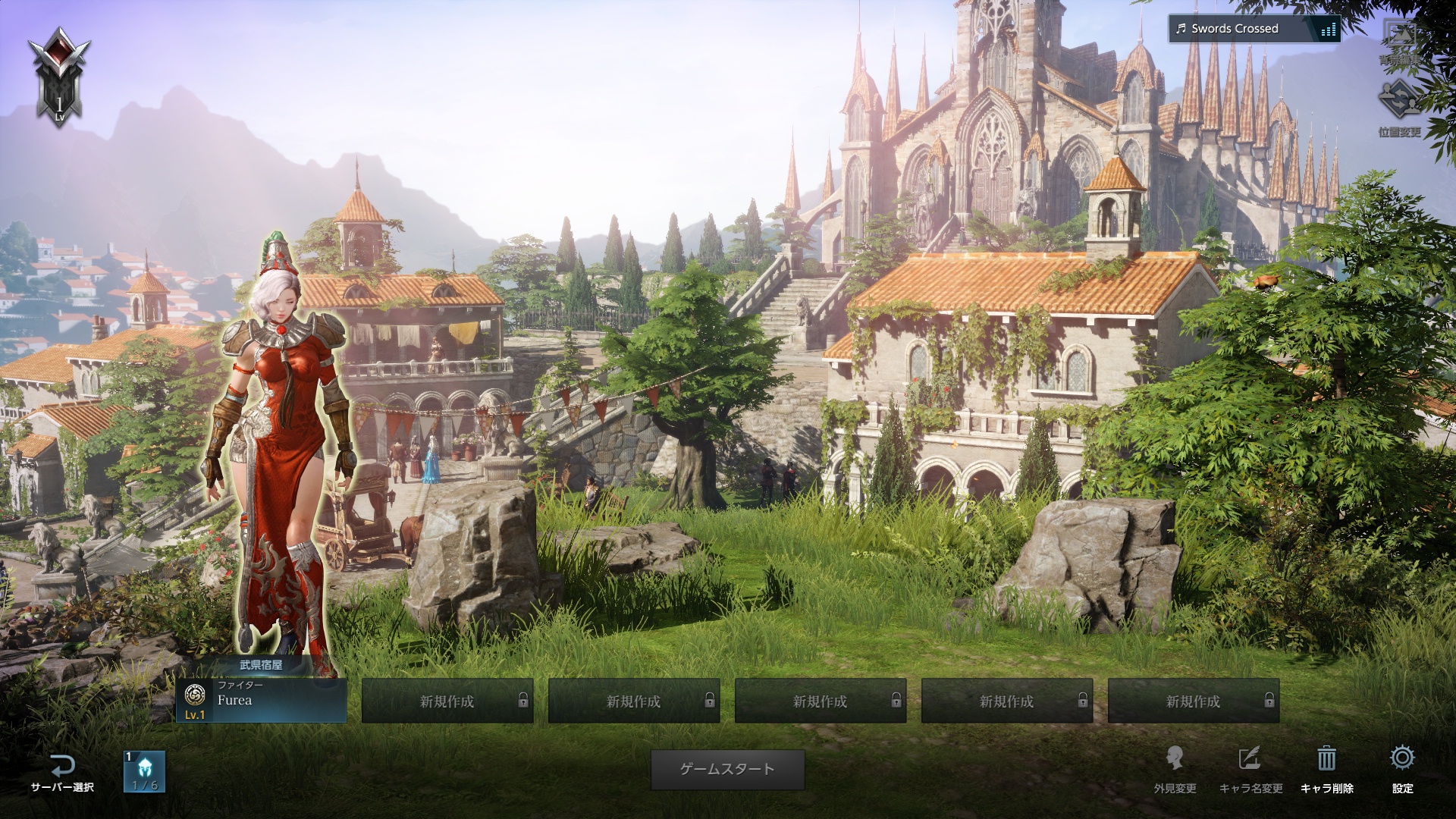Select the third 新規作成 slot
Screen dimensions: 1456x819
[821, 702]
